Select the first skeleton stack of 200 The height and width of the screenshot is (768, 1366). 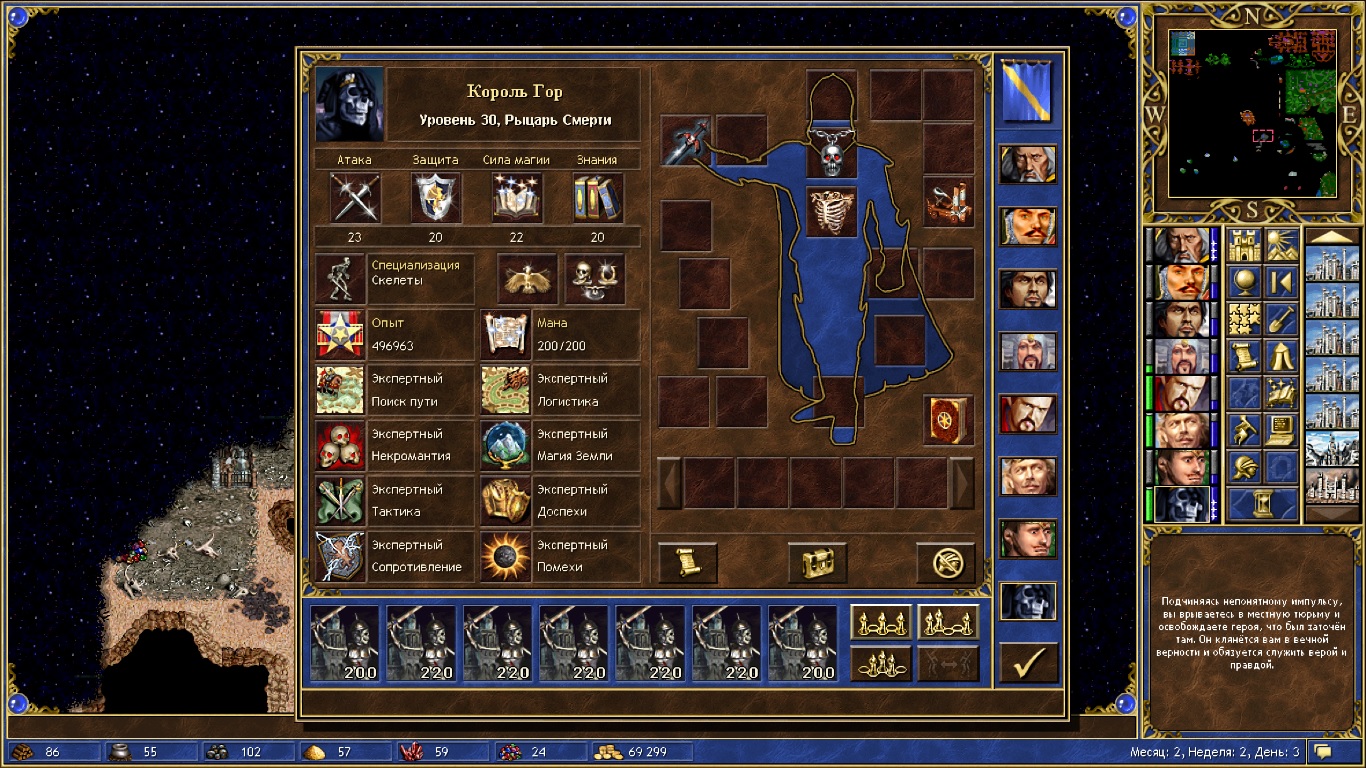[345, 643]
